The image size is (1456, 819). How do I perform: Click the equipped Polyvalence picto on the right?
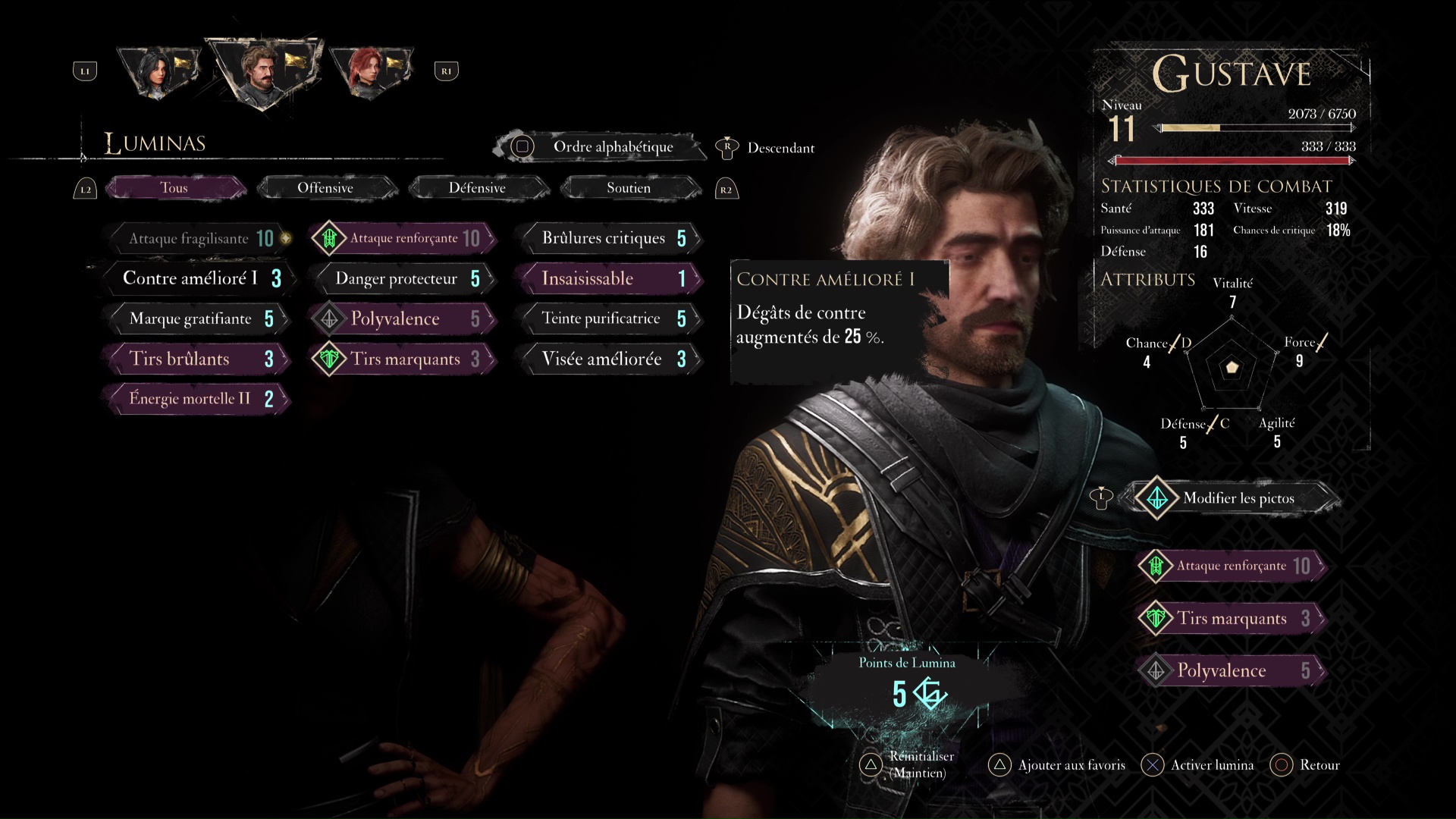pos(1233,670)
